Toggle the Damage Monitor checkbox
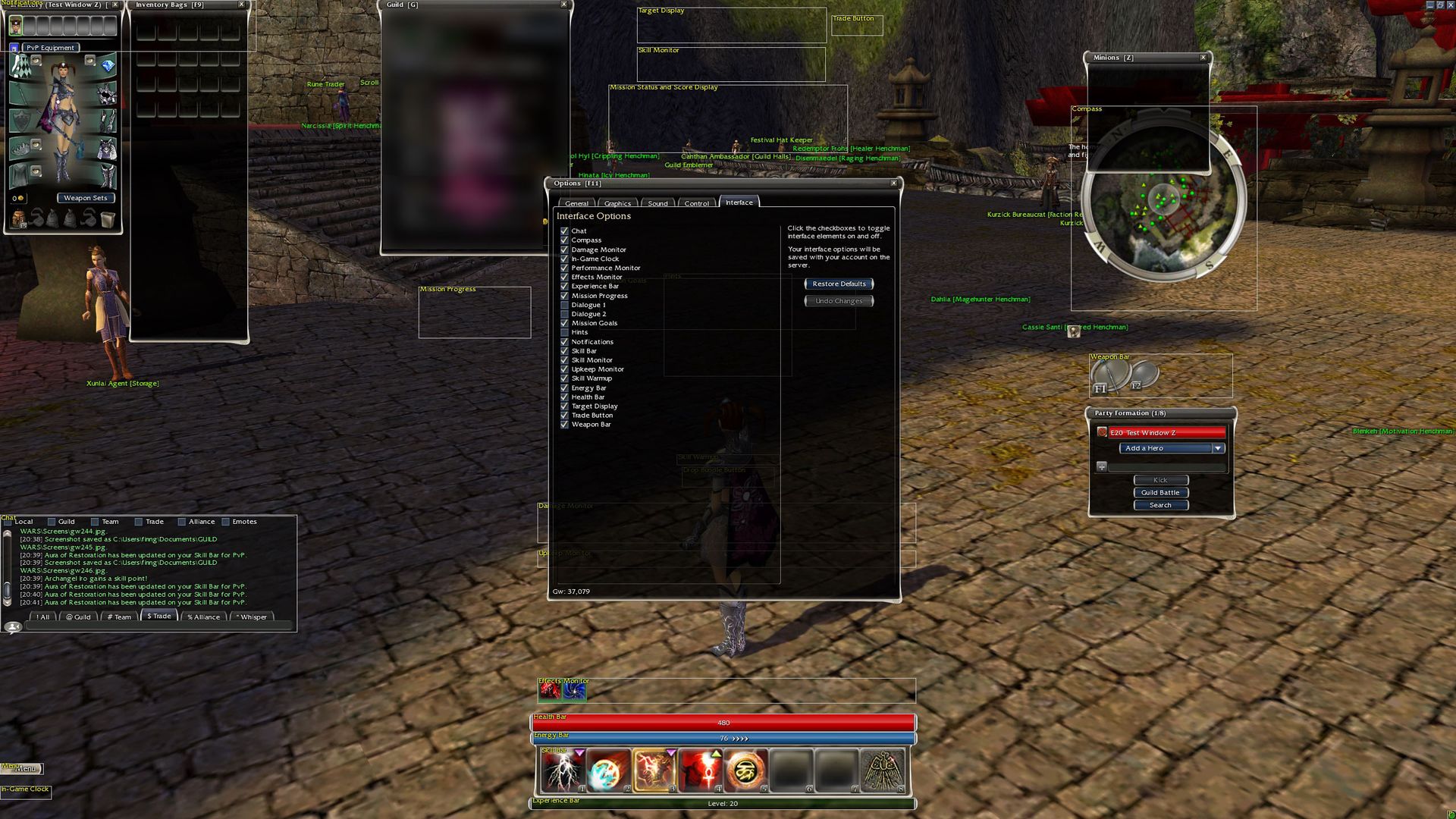The height and width of the screenshot is (819, 1456). (564, 249)
